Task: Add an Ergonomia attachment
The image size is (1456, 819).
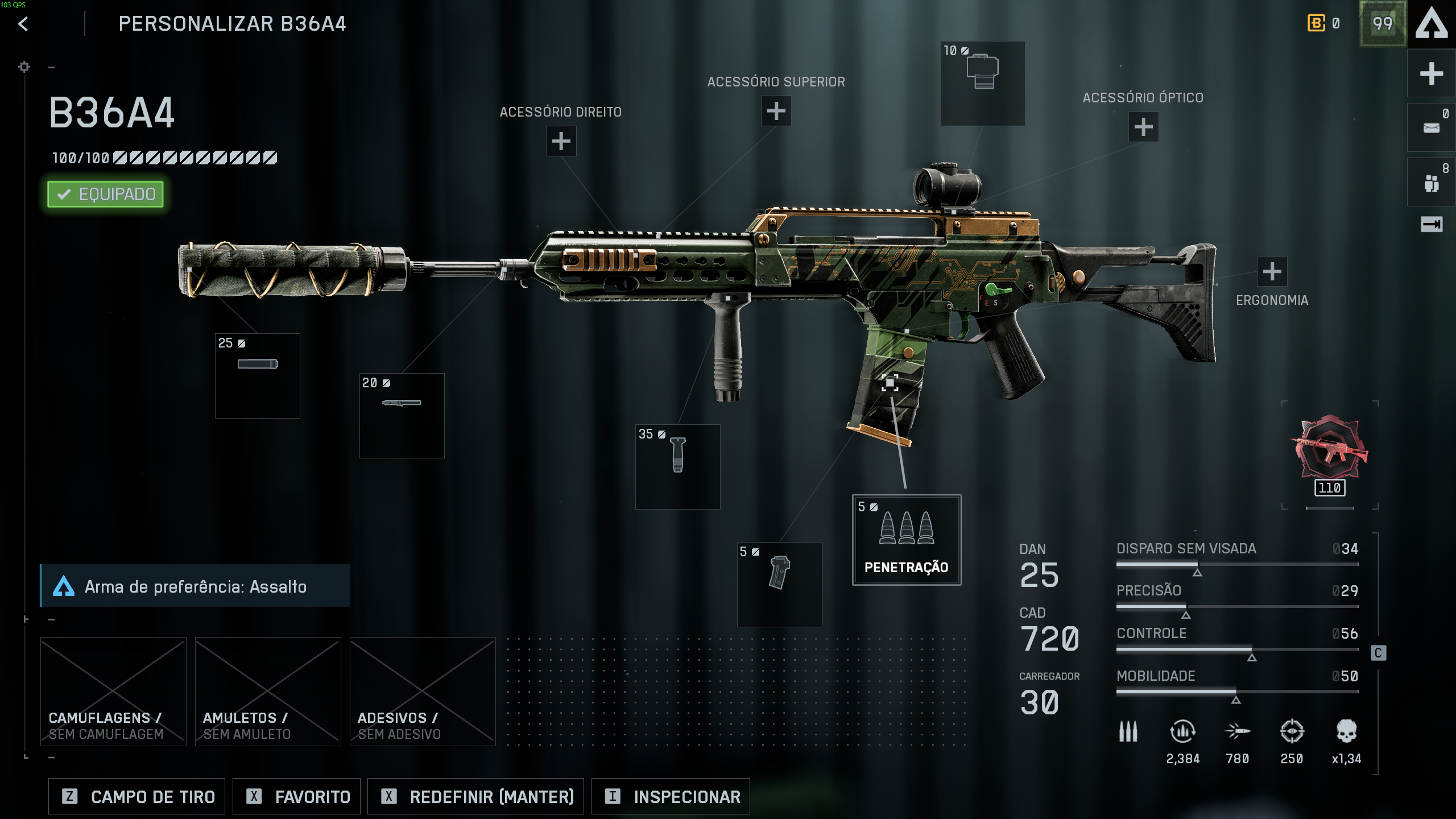Action: [1272, 272]
